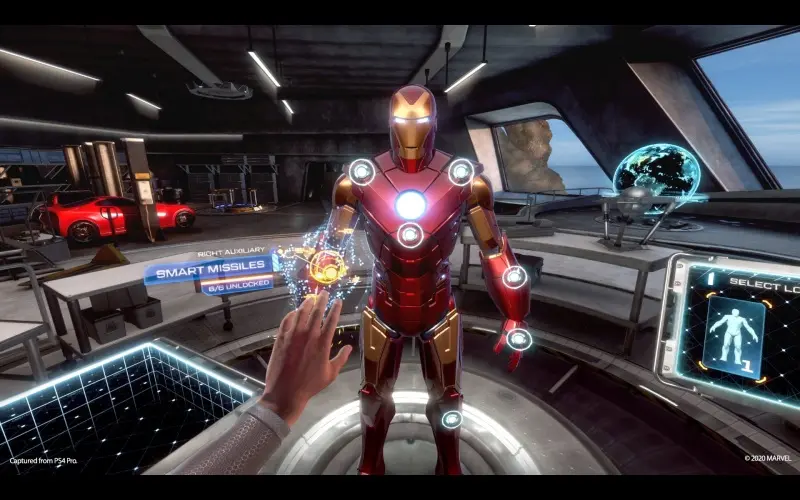Select the suit's left shoulder upgrade node
This screenshot has height=500, width=800.
click(x=460, y=171)
